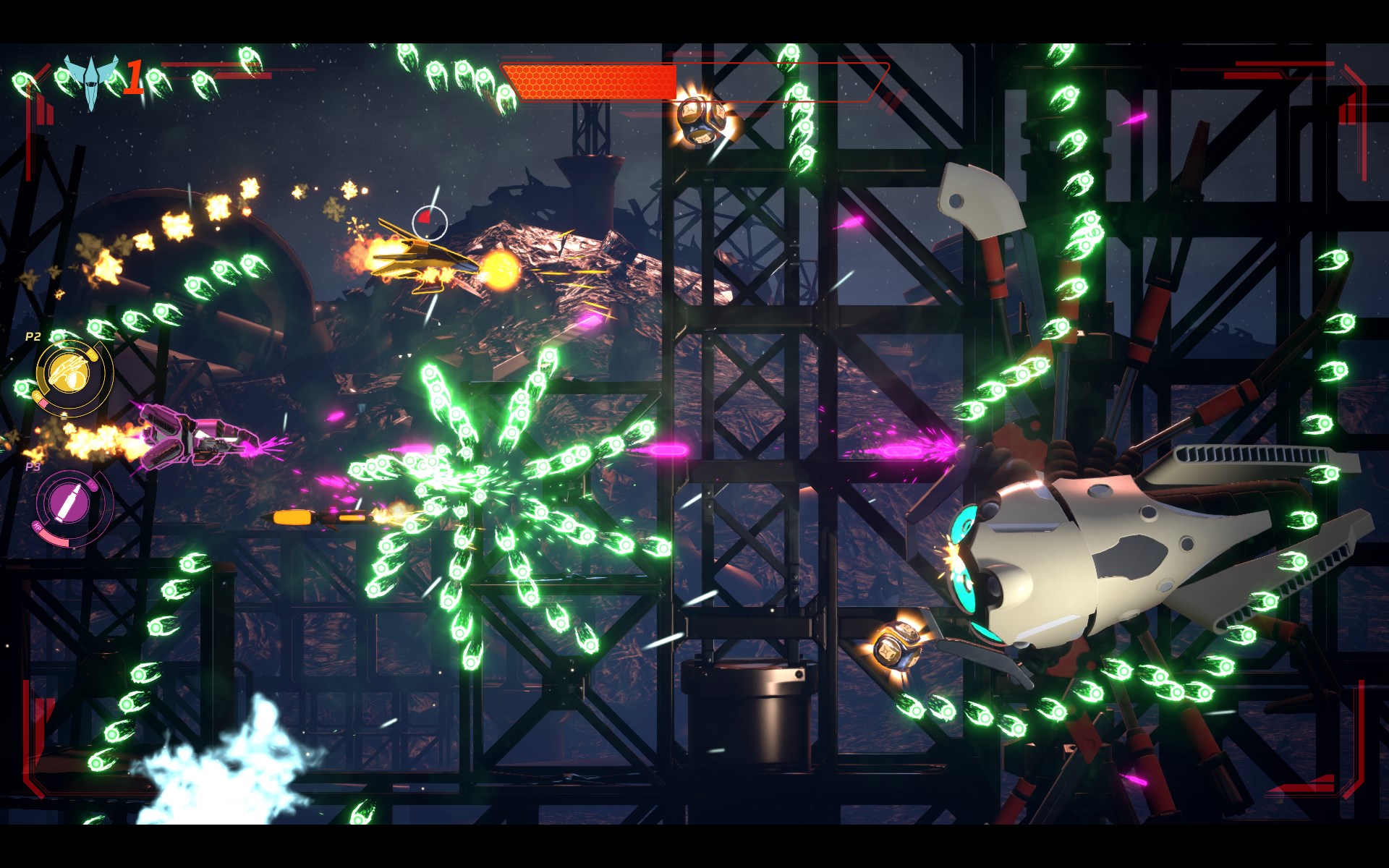
Task: Click the P2 yellow weapon emblem
Action: (x=69, y=374)
